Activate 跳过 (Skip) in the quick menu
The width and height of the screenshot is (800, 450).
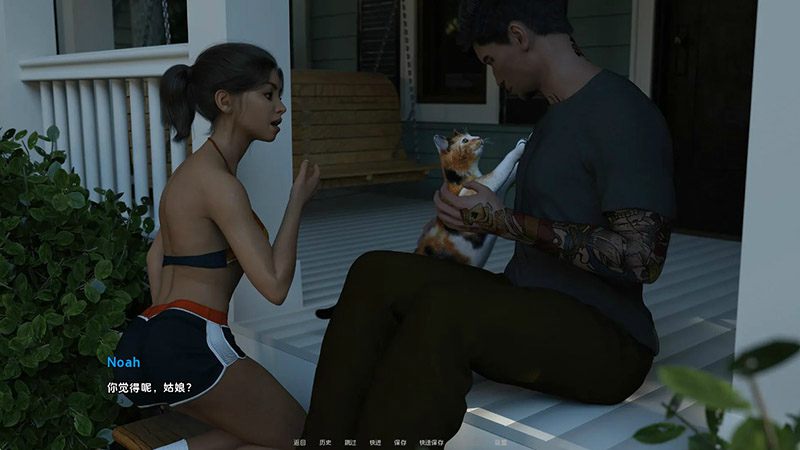click(350, 441)
